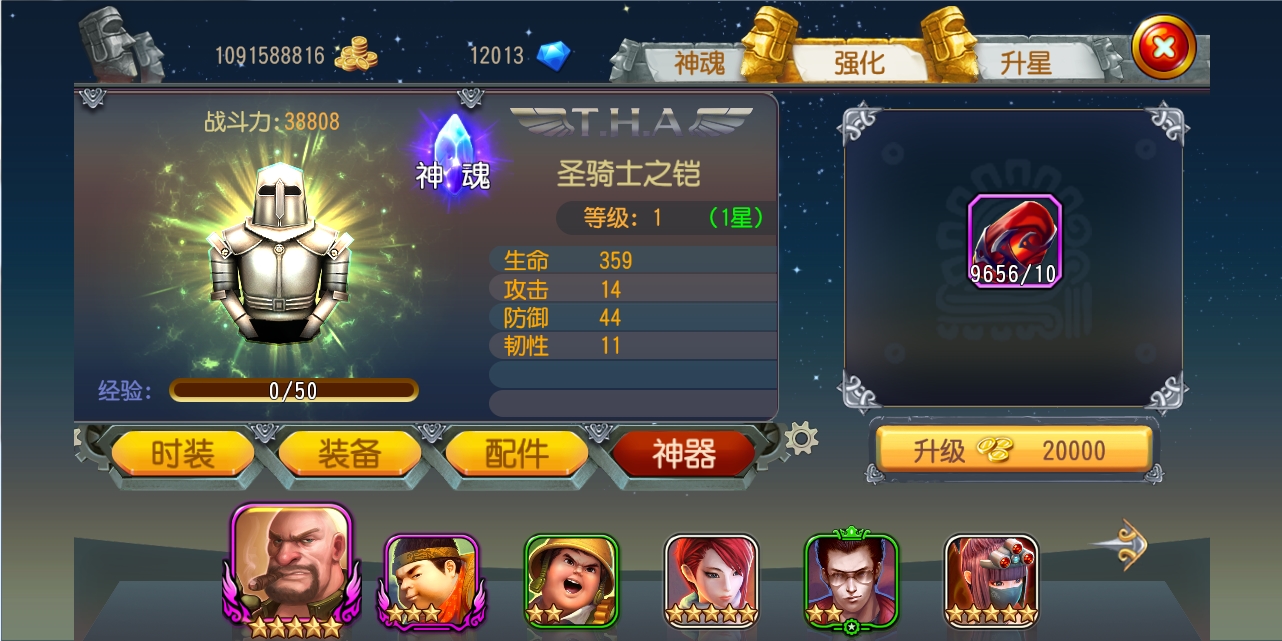
Task: Open the 强化 tab
Action: pos(859,63)
